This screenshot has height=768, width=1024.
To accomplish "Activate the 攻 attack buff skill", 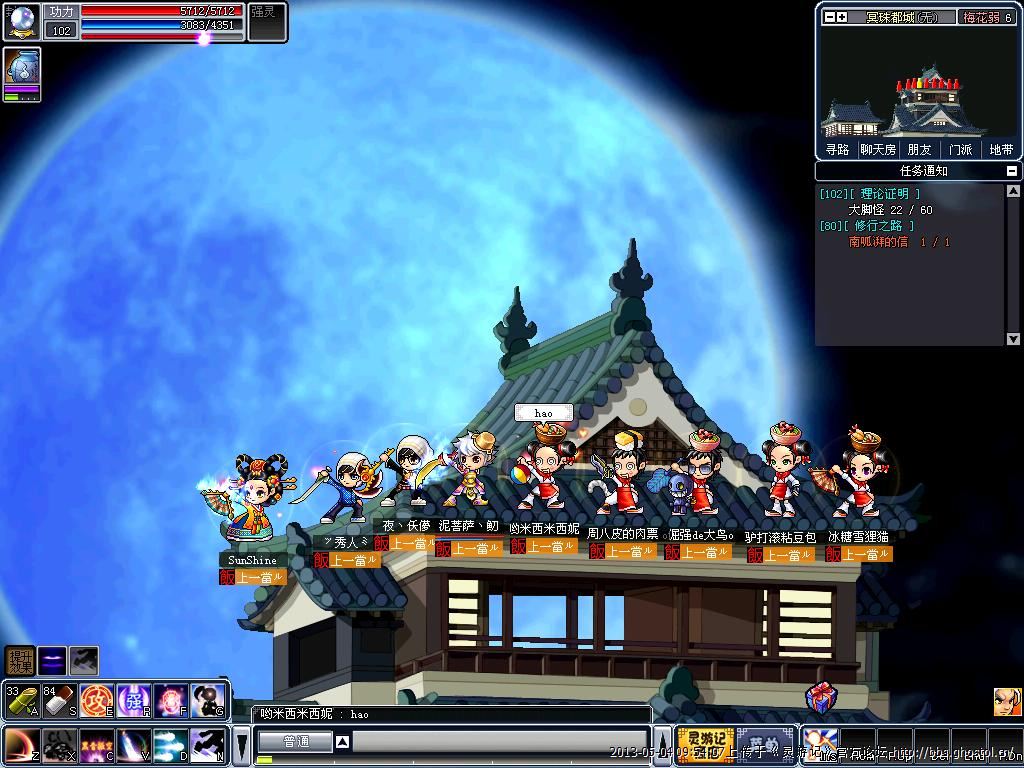I will (96, 700).
